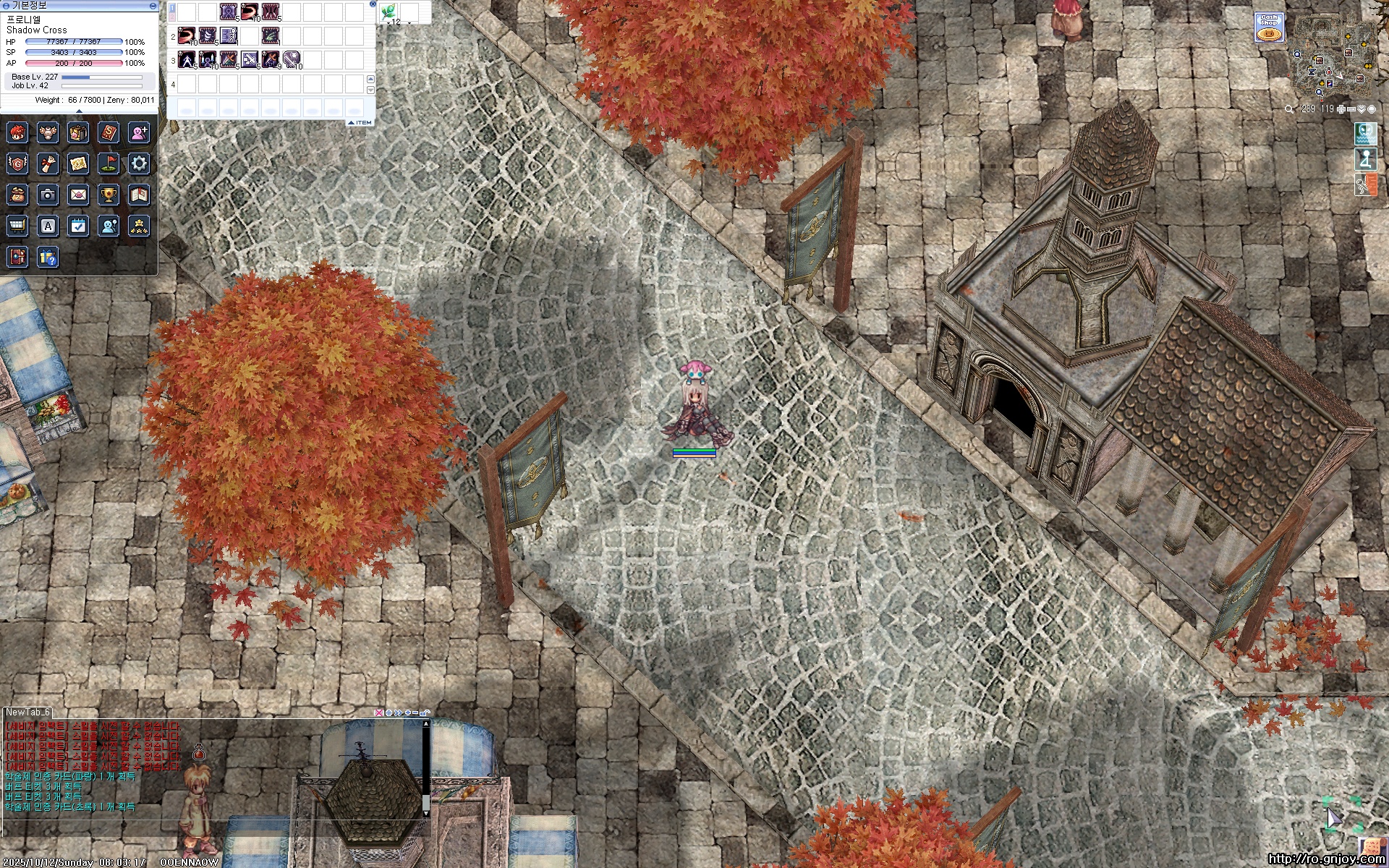Open the mail envelope icon
Screen dimensions: 1389x868
click(x=78, y=195)
